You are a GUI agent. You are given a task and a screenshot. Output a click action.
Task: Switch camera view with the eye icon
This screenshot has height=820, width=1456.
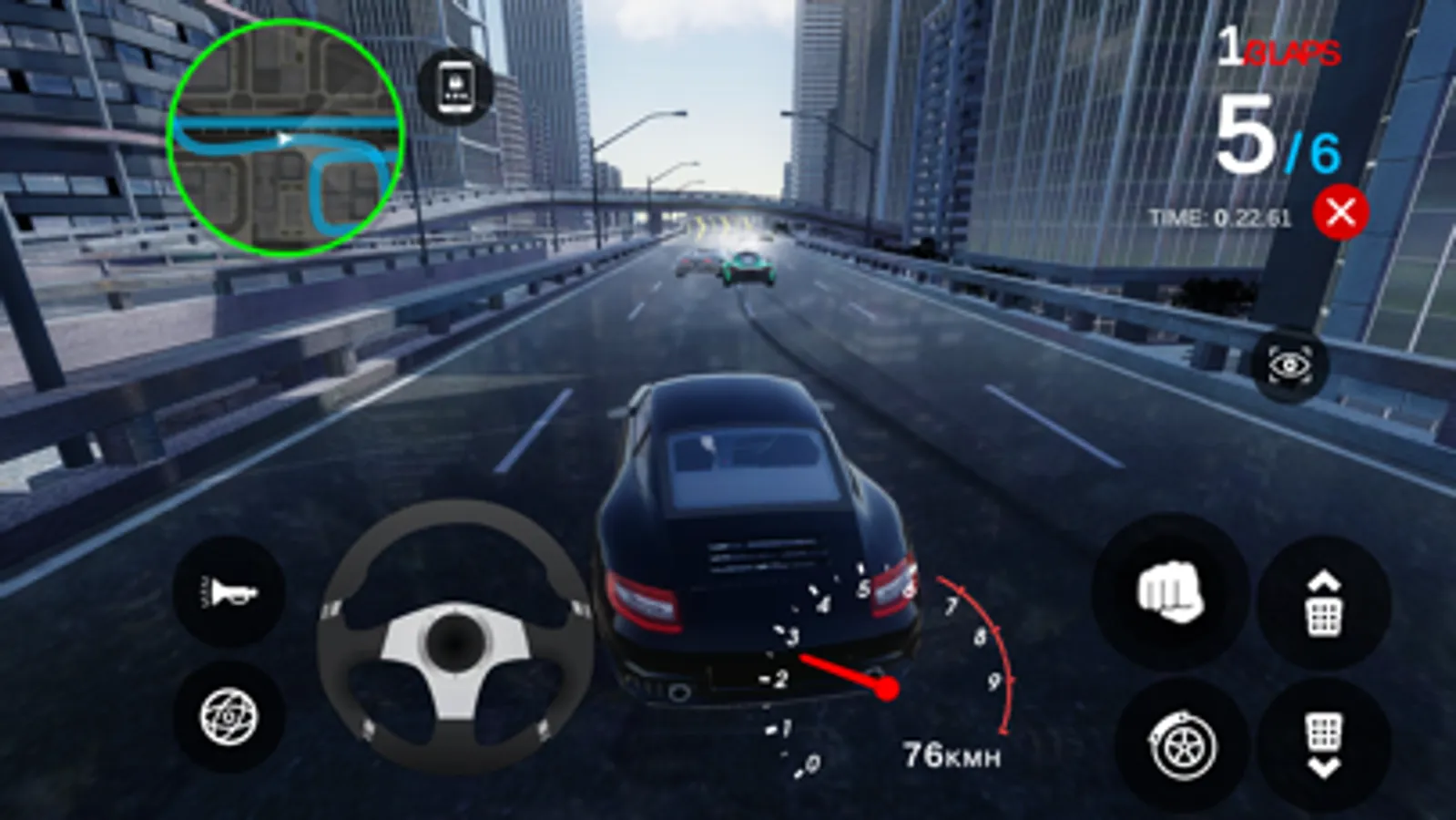click(x=1290, y=366)
